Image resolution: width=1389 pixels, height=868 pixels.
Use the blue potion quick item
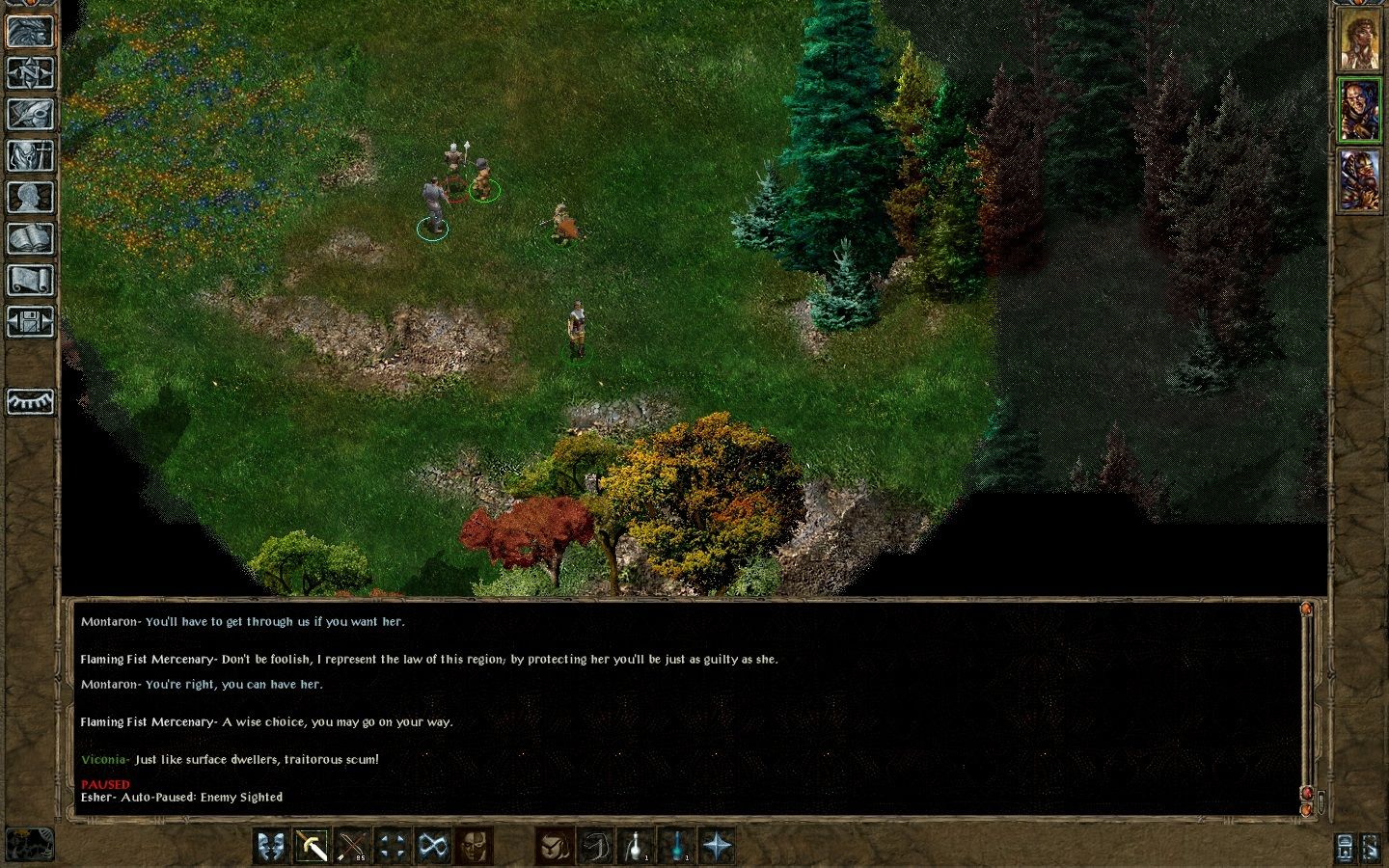coord(676,846)
